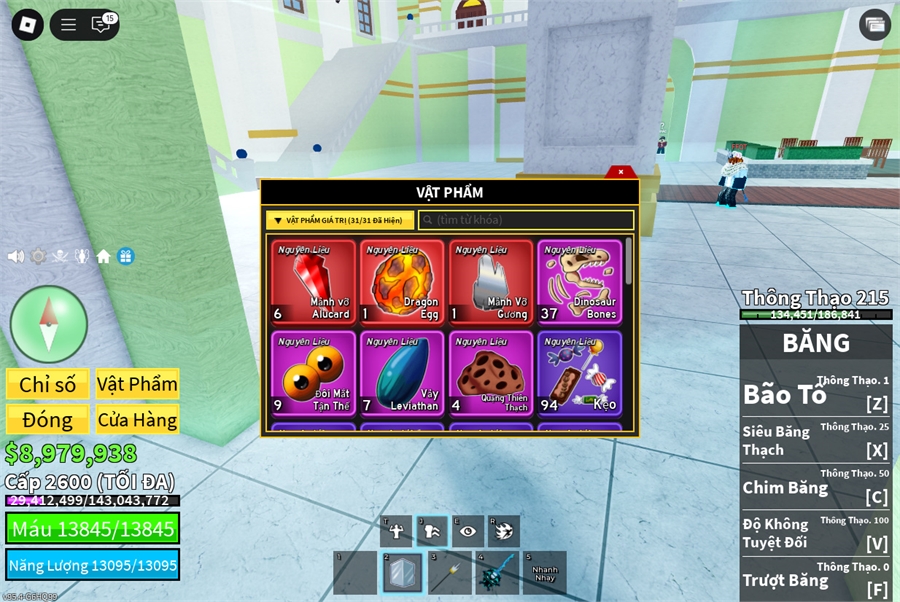Toggle the sound speaker icon
The height and width of the screenshot is (602, 900).
tap(16, 256)
